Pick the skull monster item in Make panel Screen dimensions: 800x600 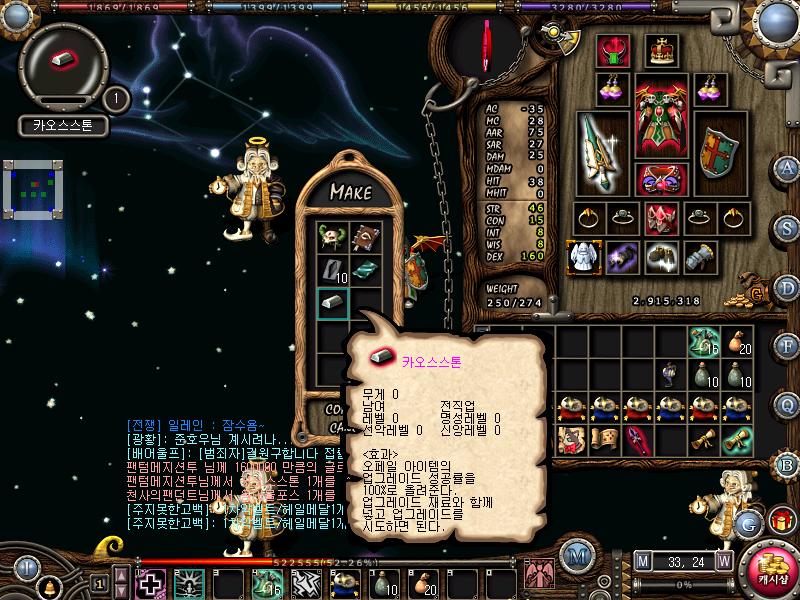(x=333, y=237)
